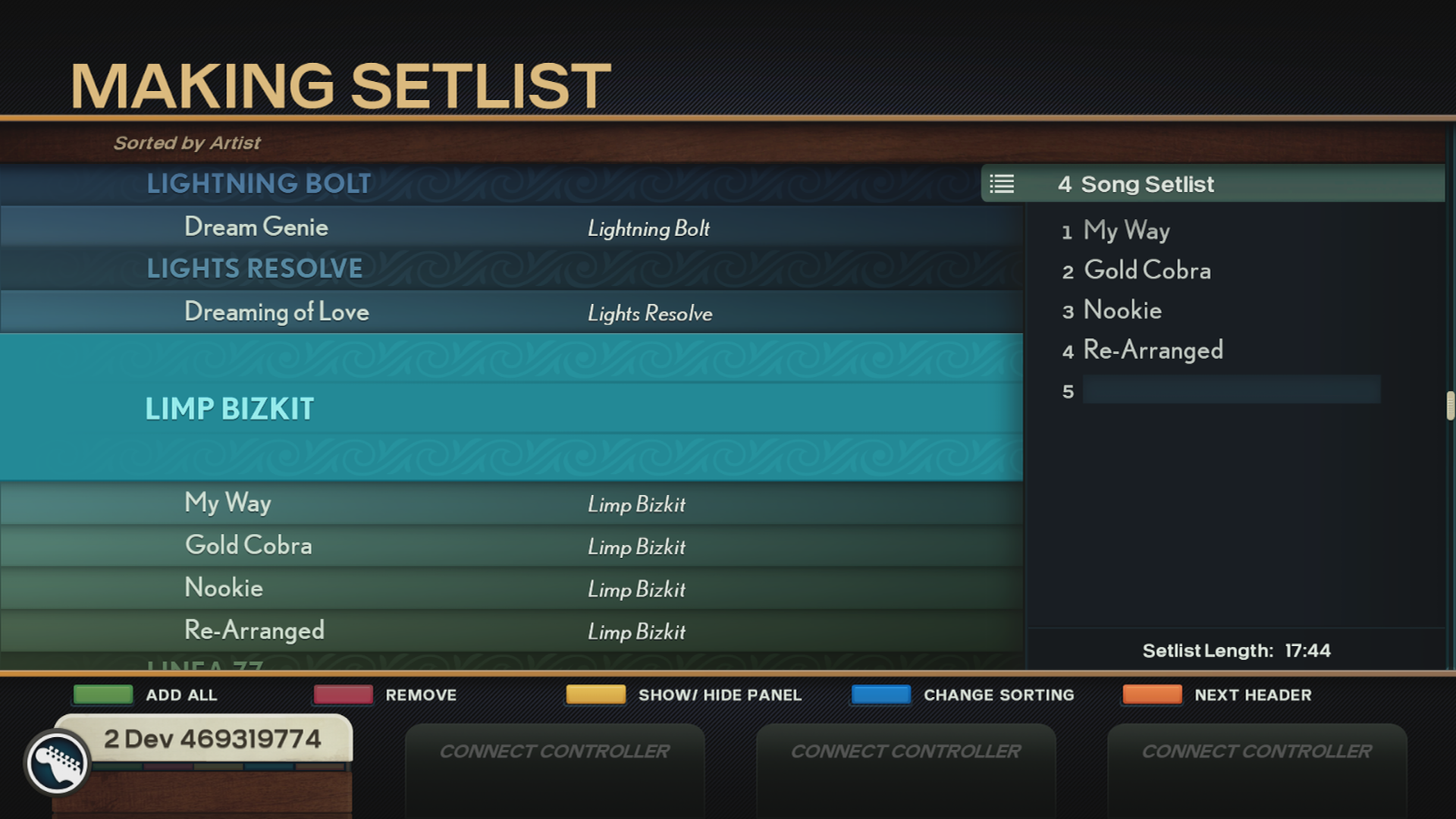Select Nookie by Limp Bizkit in song list

(x=224, y=588)
